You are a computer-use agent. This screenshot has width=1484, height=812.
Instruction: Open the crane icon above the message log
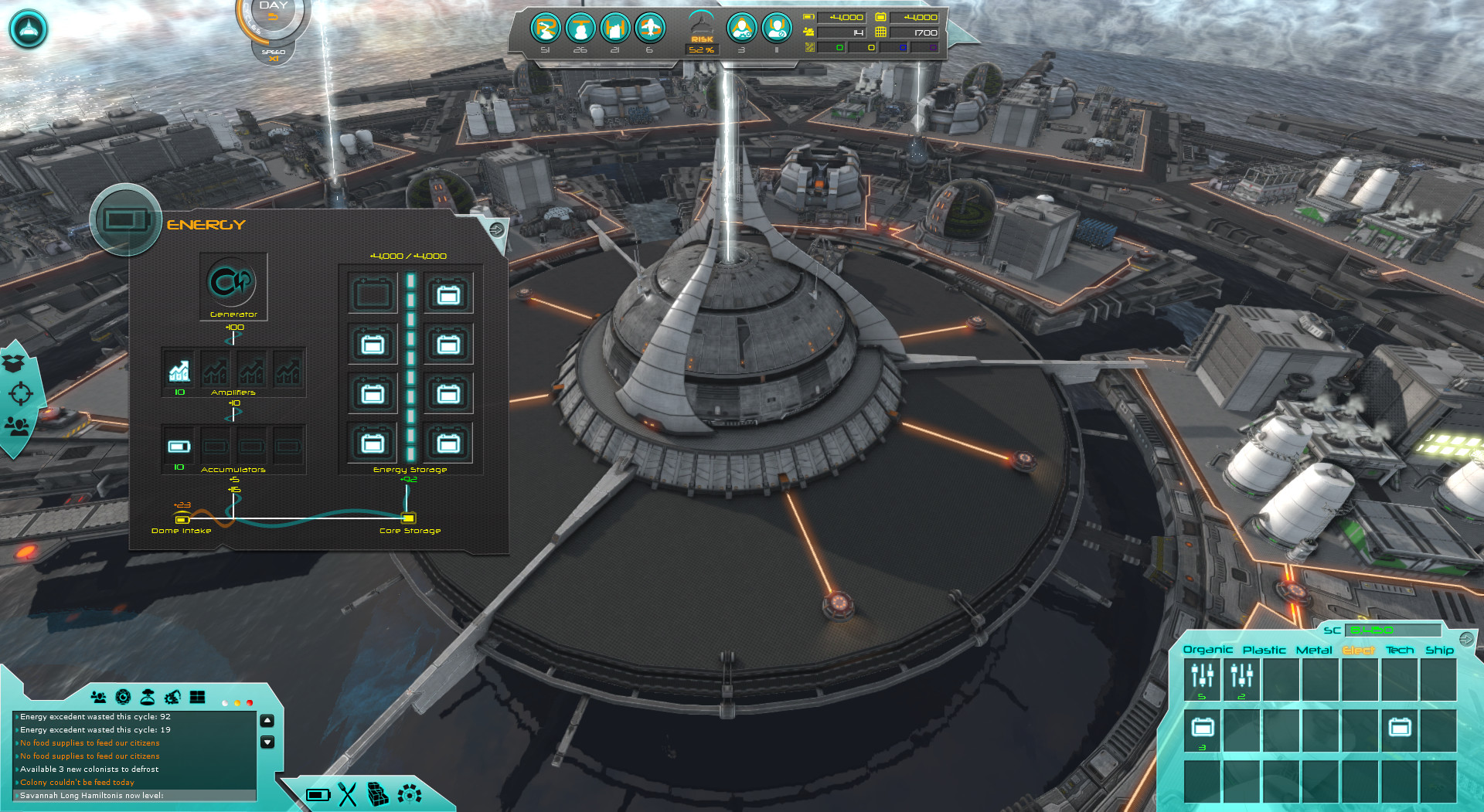174,698
